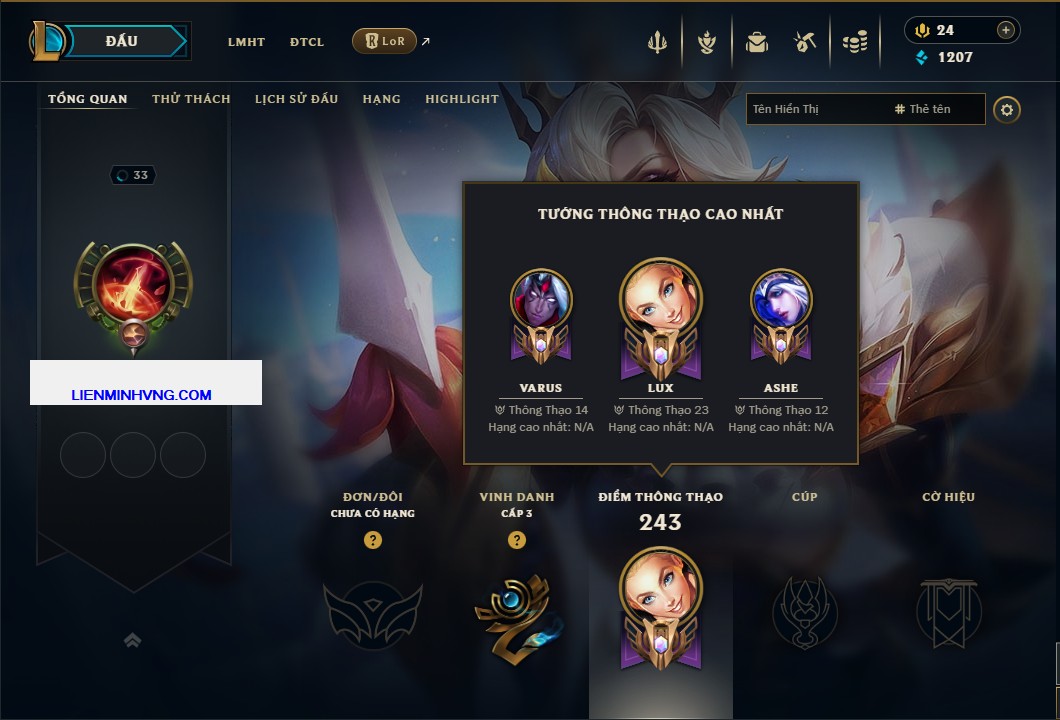
Task: Open the CỜ HIỆU banner emblem
Action: tap(948, 610)
